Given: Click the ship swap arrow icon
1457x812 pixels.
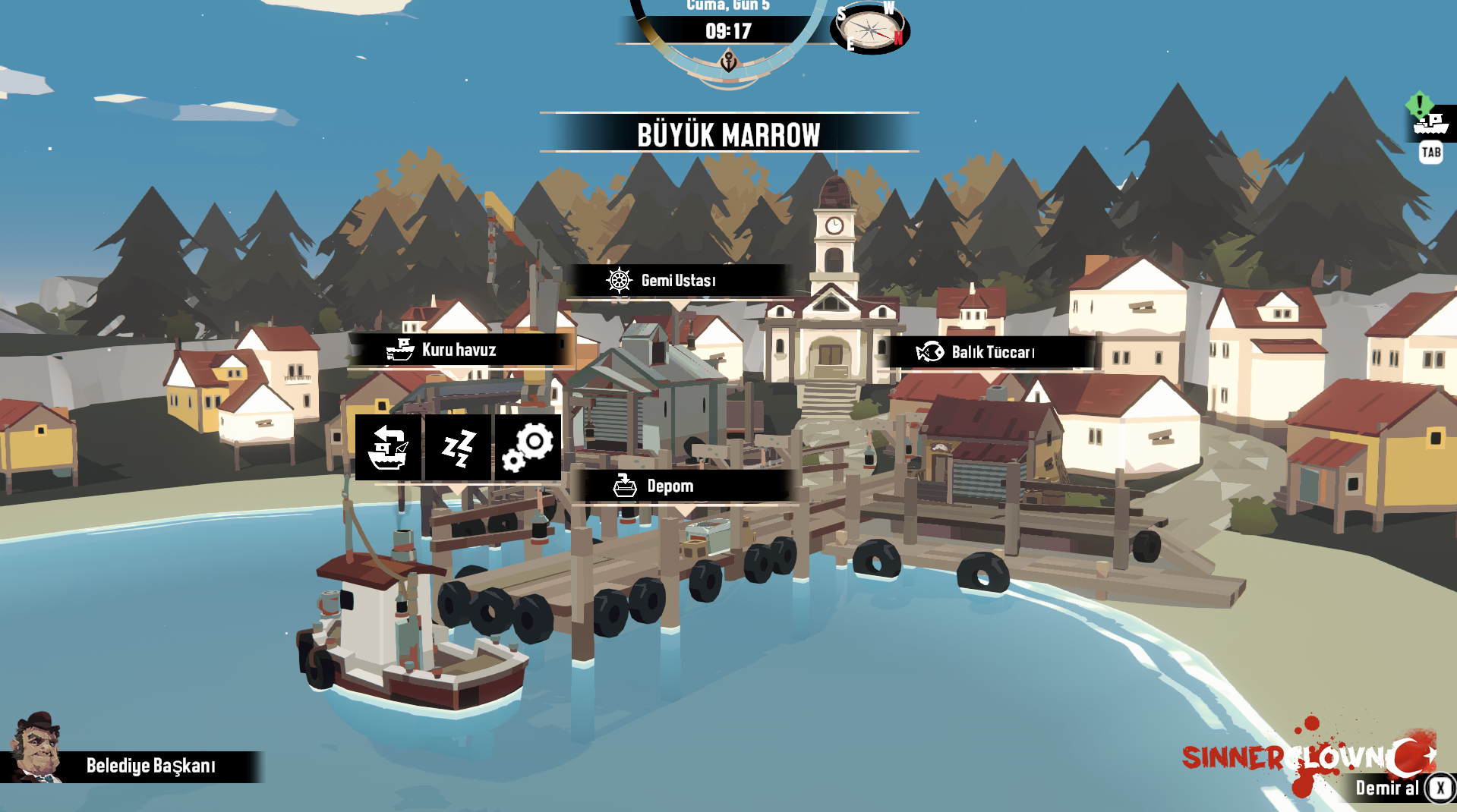Looking at the screenshot, I should click(x=388, y=448).
